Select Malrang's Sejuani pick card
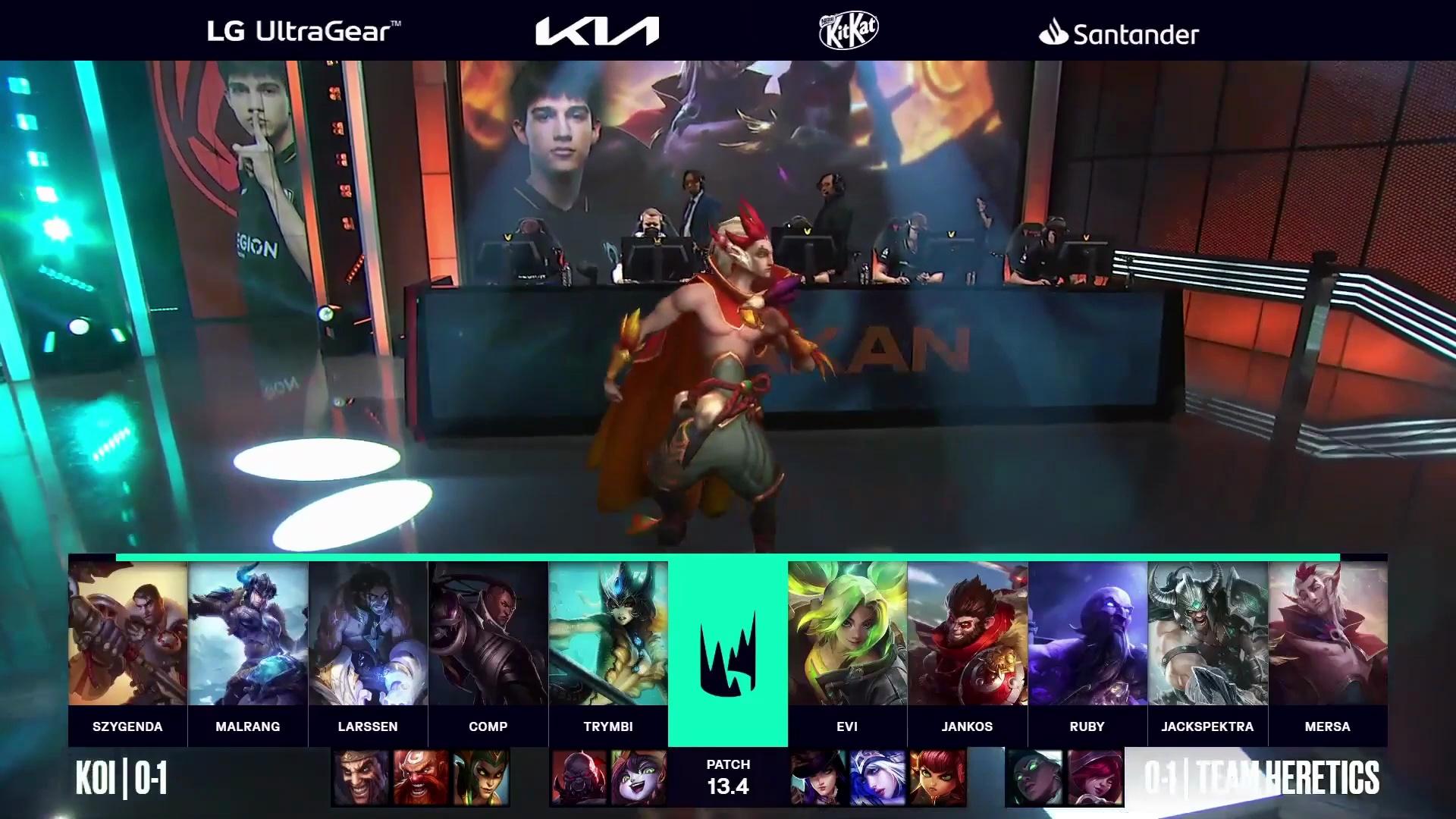Viewport: 1456px width, 819px height. coord(248,634)
